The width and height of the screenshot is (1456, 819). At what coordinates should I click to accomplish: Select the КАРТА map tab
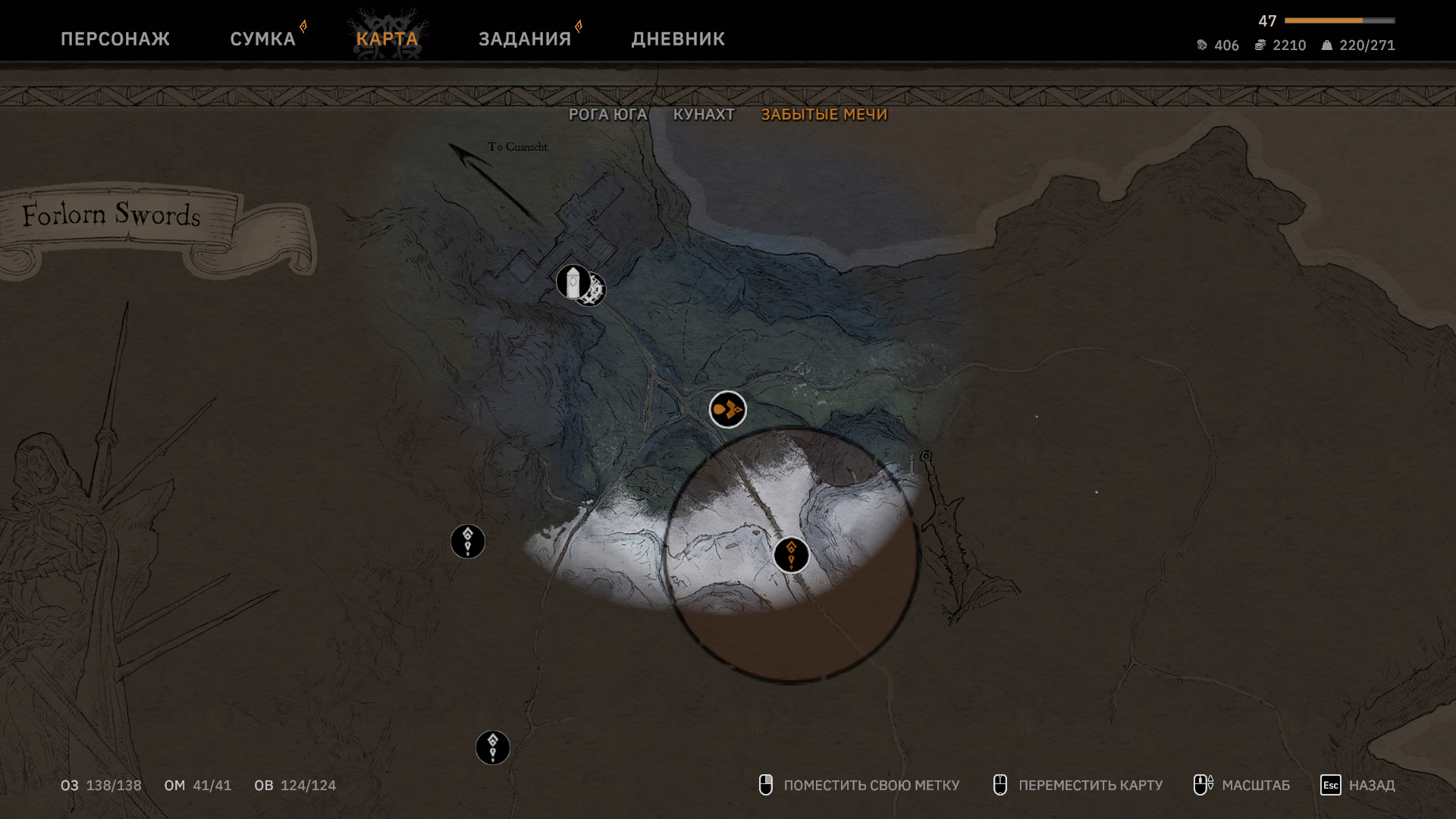click(x=387, y=39)
